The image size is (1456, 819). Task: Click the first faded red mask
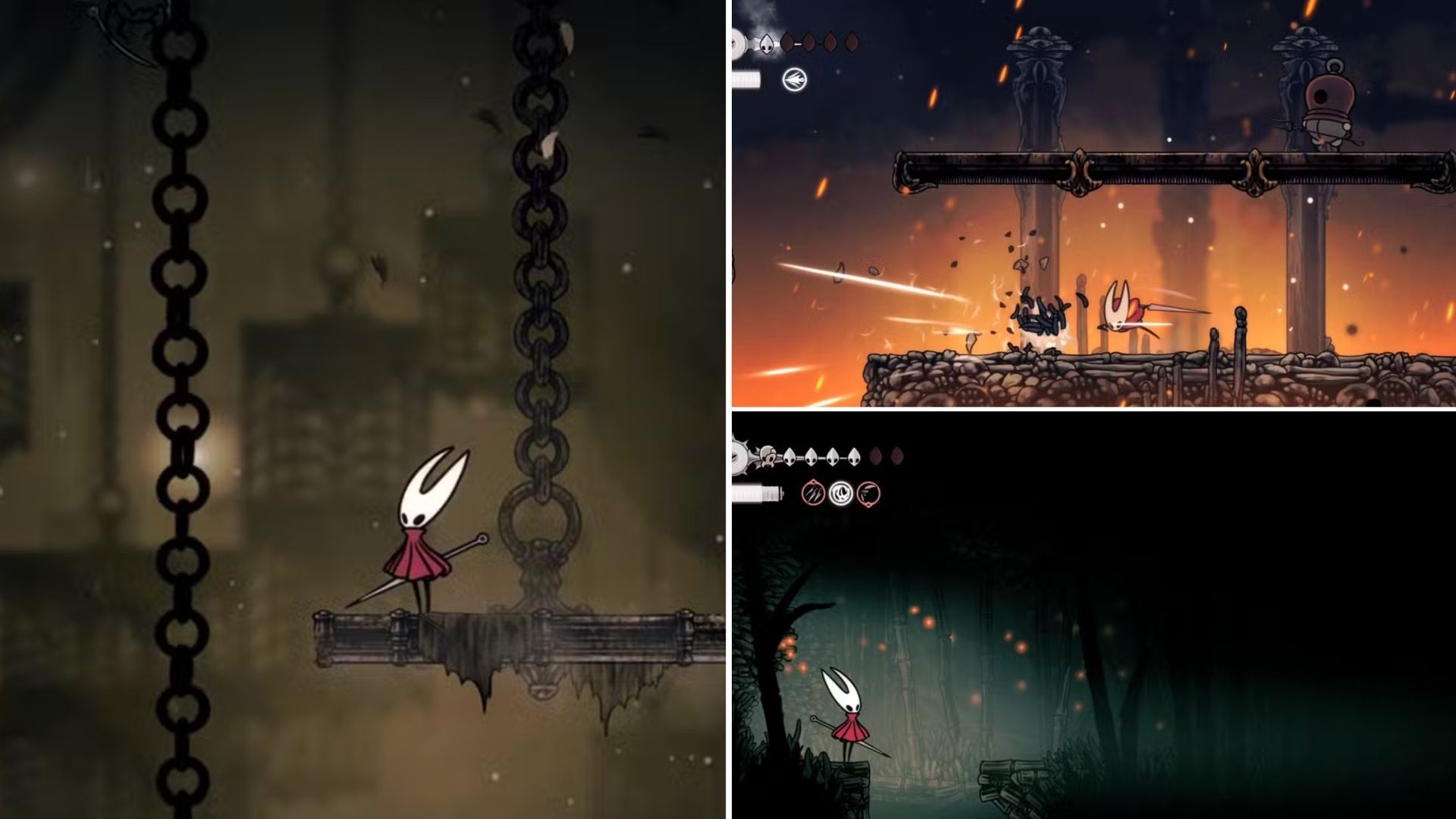(x=876, y=457)
